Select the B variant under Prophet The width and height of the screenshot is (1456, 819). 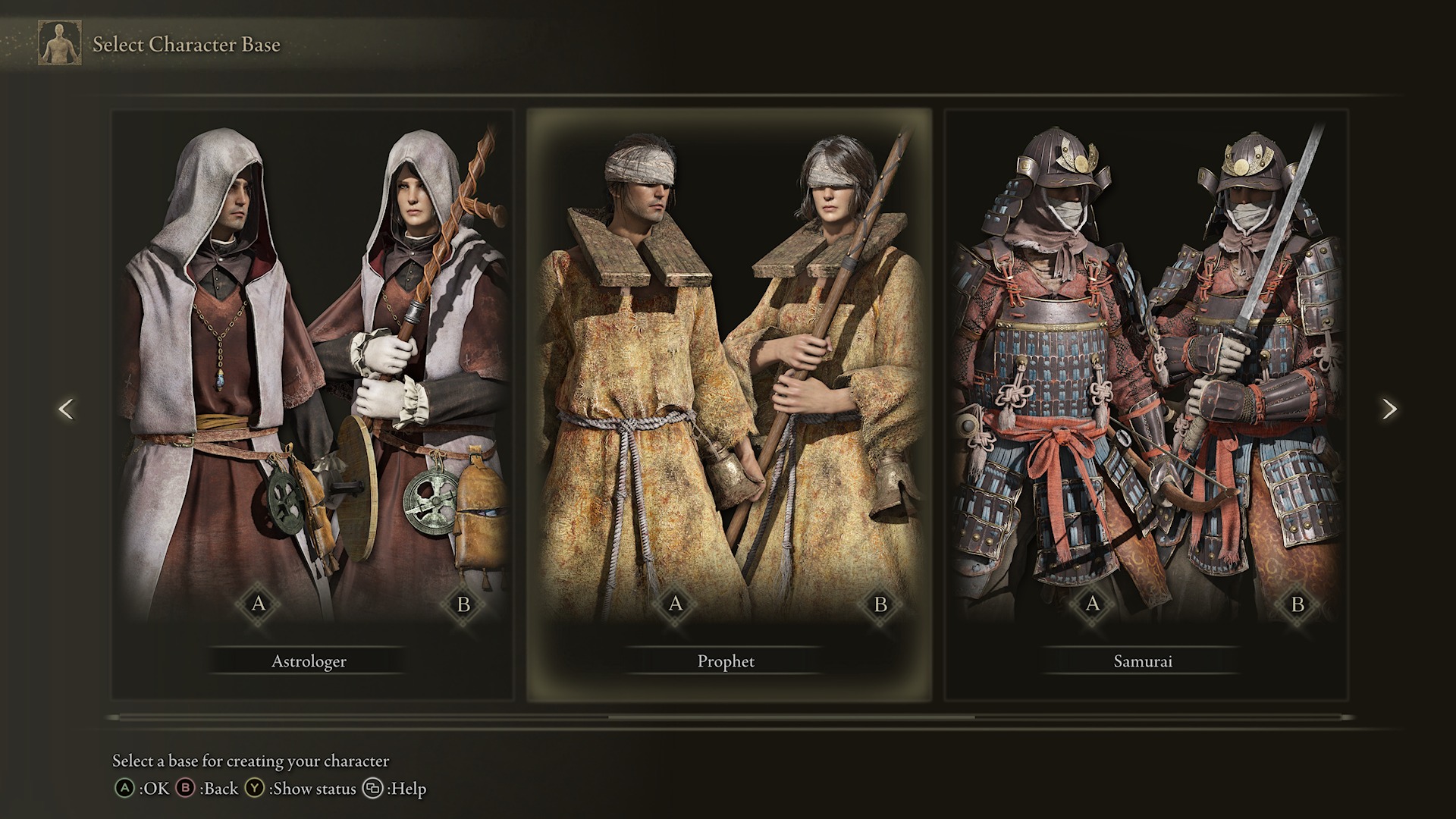coord(879,605)
